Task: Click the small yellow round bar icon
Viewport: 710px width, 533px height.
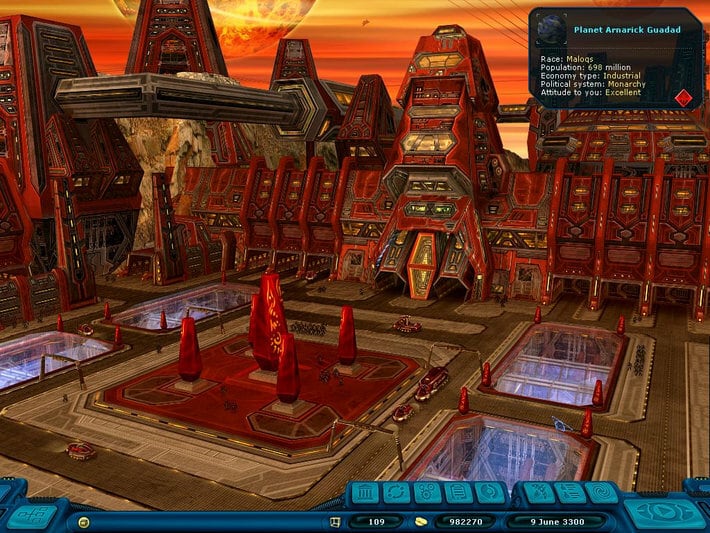Action: coord(83,522)
